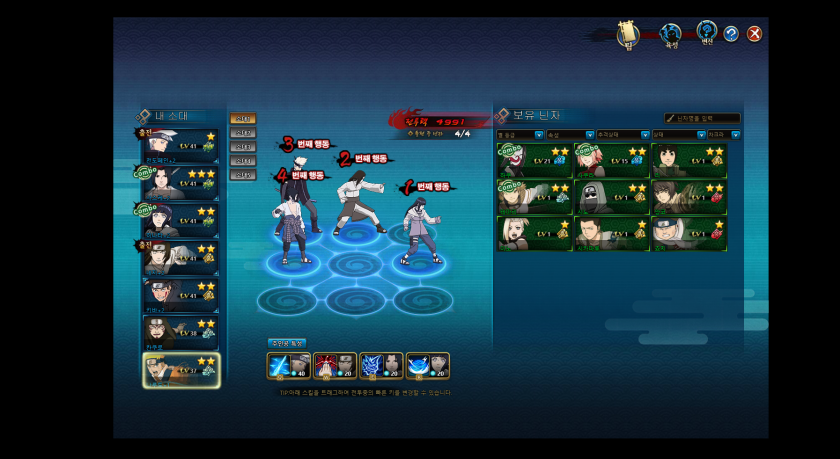Viewport: 840px width, 459px height.
Task: Select the highlighted bottom ninja in my squad
Action: pyautogui.click(x=181, y=369)
